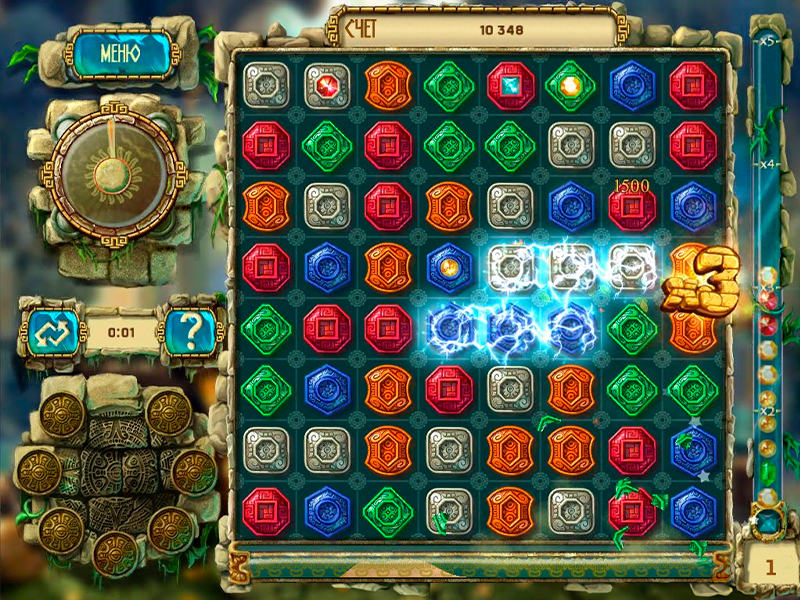Screen dimensions: 800x600
Task: Use the question mark hint button
Action: pos(191,331)
